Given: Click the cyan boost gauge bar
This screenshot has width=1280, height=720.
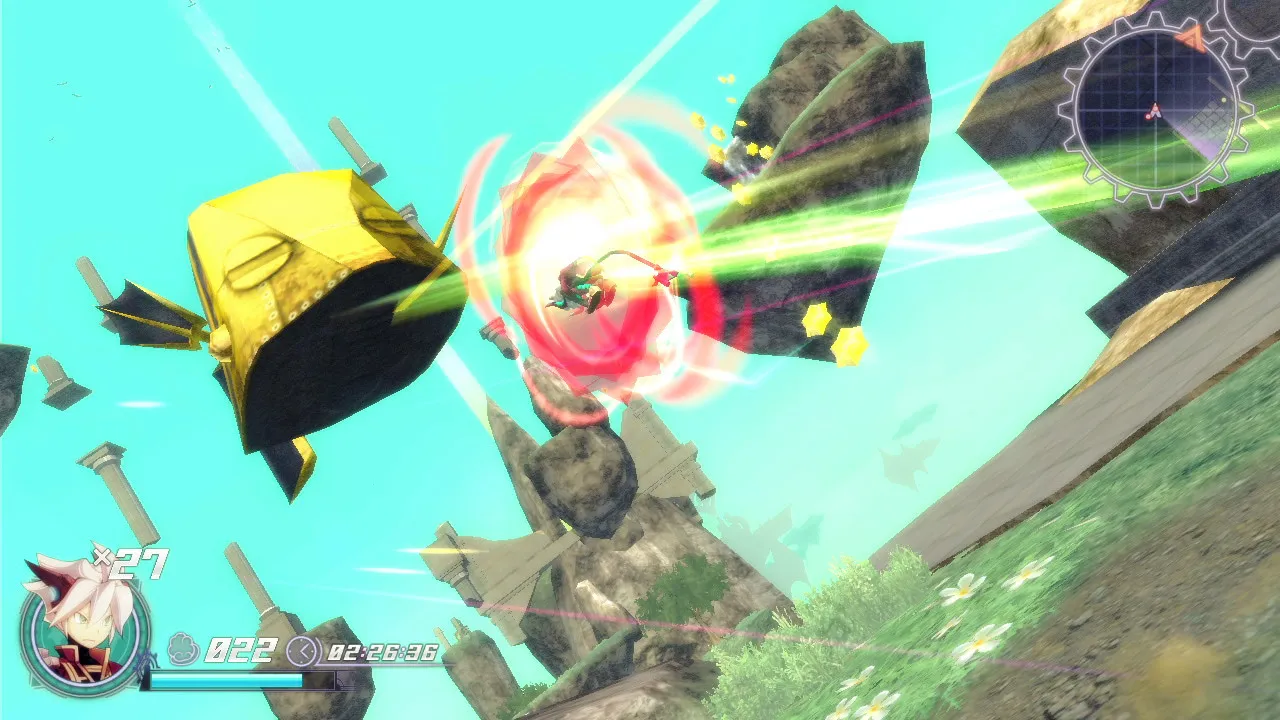Looking at the screenshot, I should coord(227,681).
